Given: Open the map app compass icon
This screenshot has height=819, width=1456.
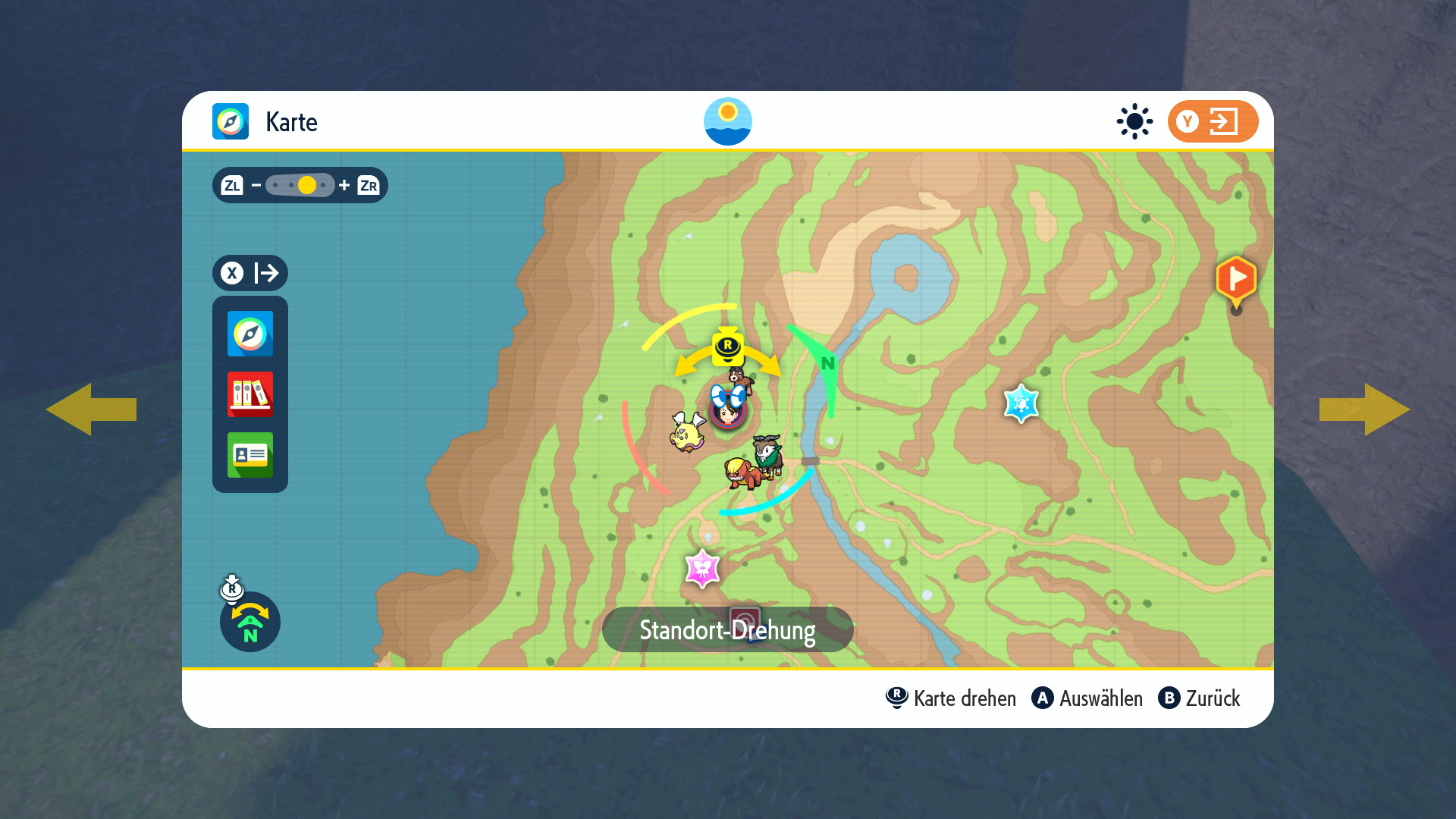Looking at the screenshot, I should [x=249, y=334].
